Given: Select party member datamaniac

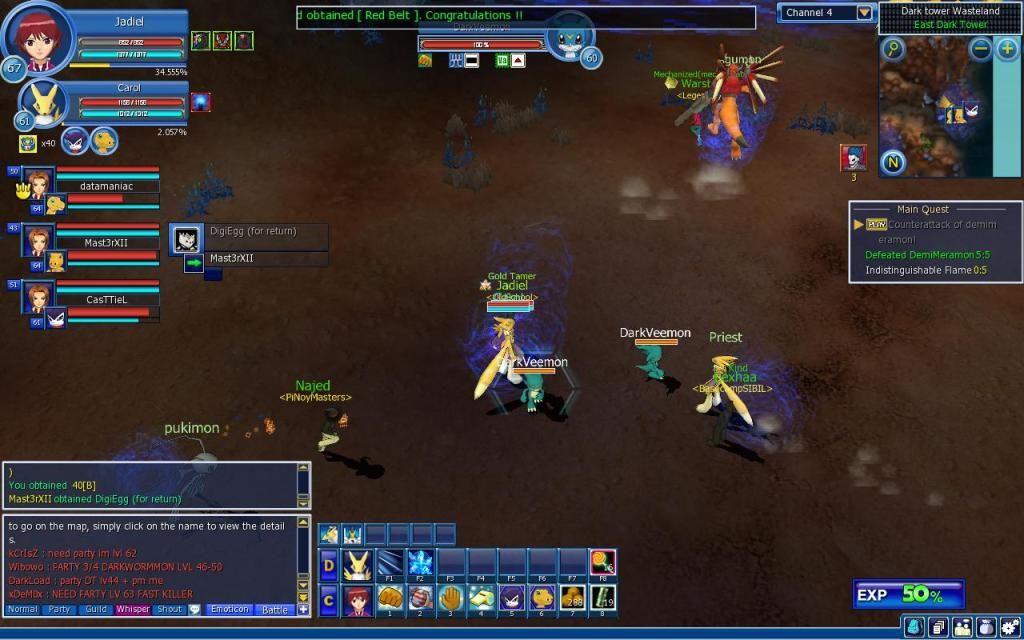Looking at the screenshot, I should coord(105,186).
